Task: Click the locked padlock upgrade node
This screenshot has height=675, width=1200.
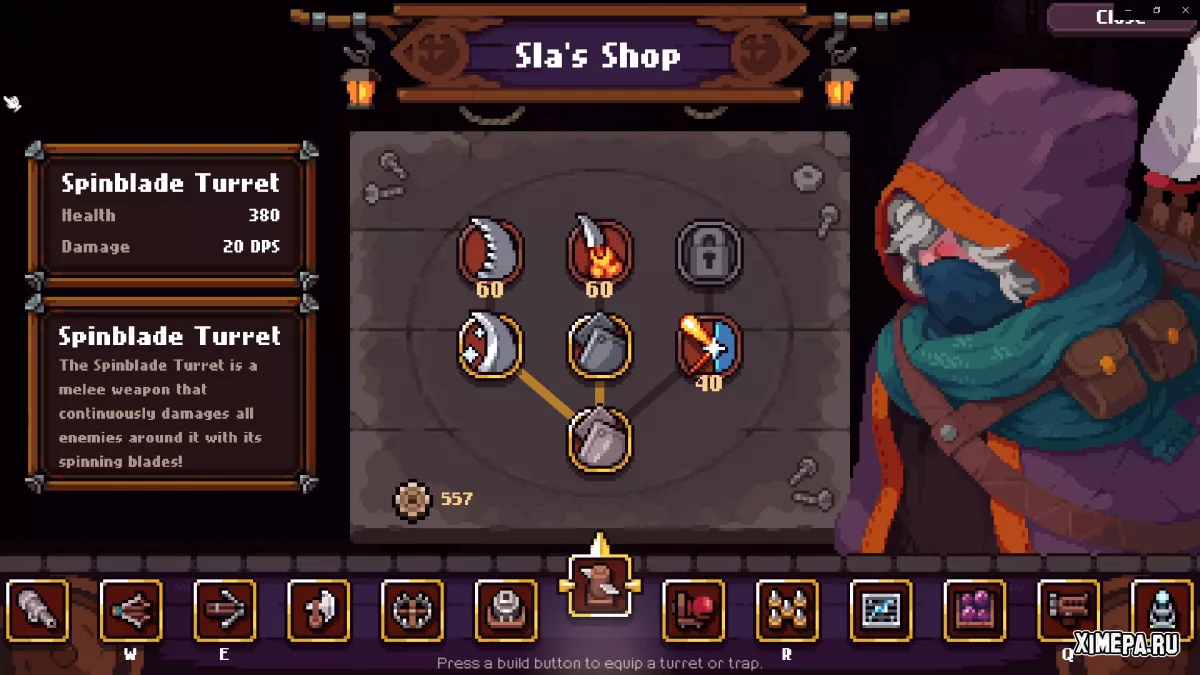Action: pyautogui.click(x=709, y=254)
